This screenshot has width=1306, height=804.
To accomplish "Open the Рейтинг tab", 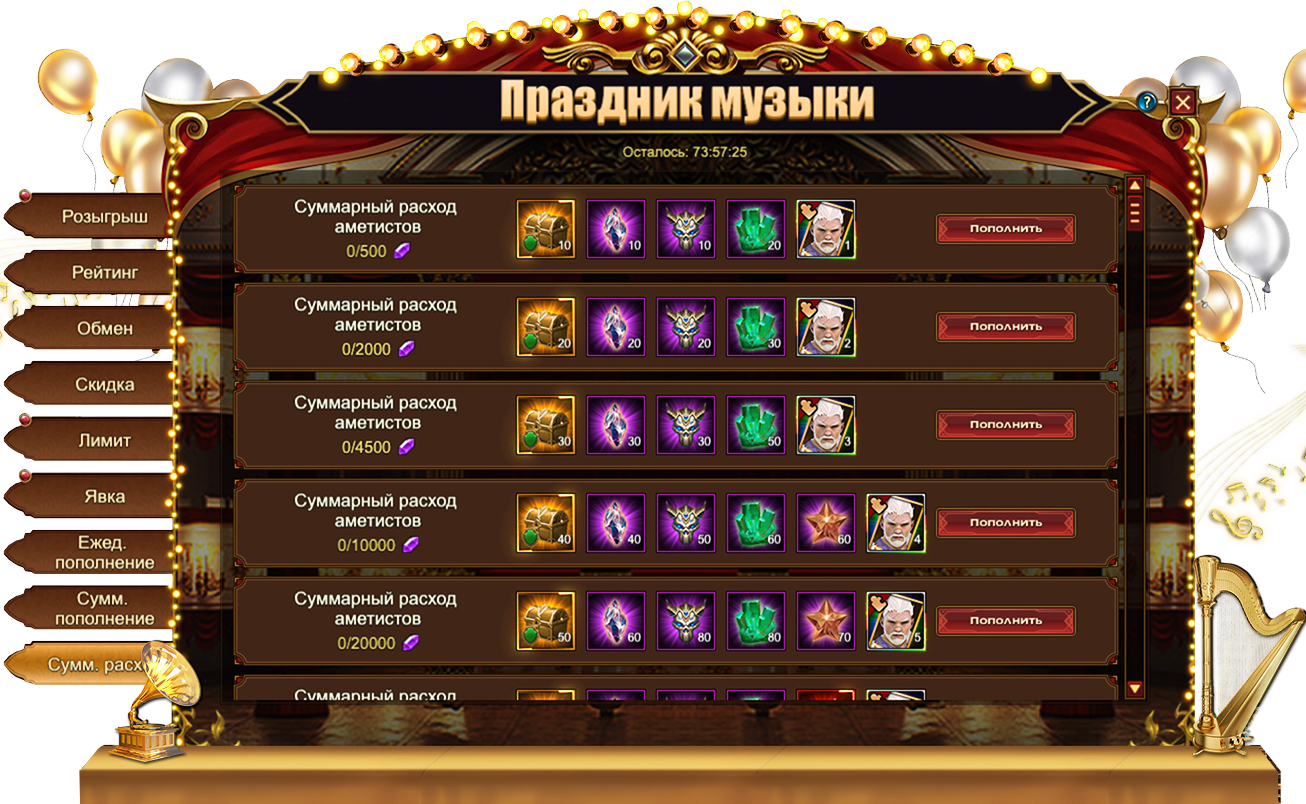I will click(x=104, y=272).
